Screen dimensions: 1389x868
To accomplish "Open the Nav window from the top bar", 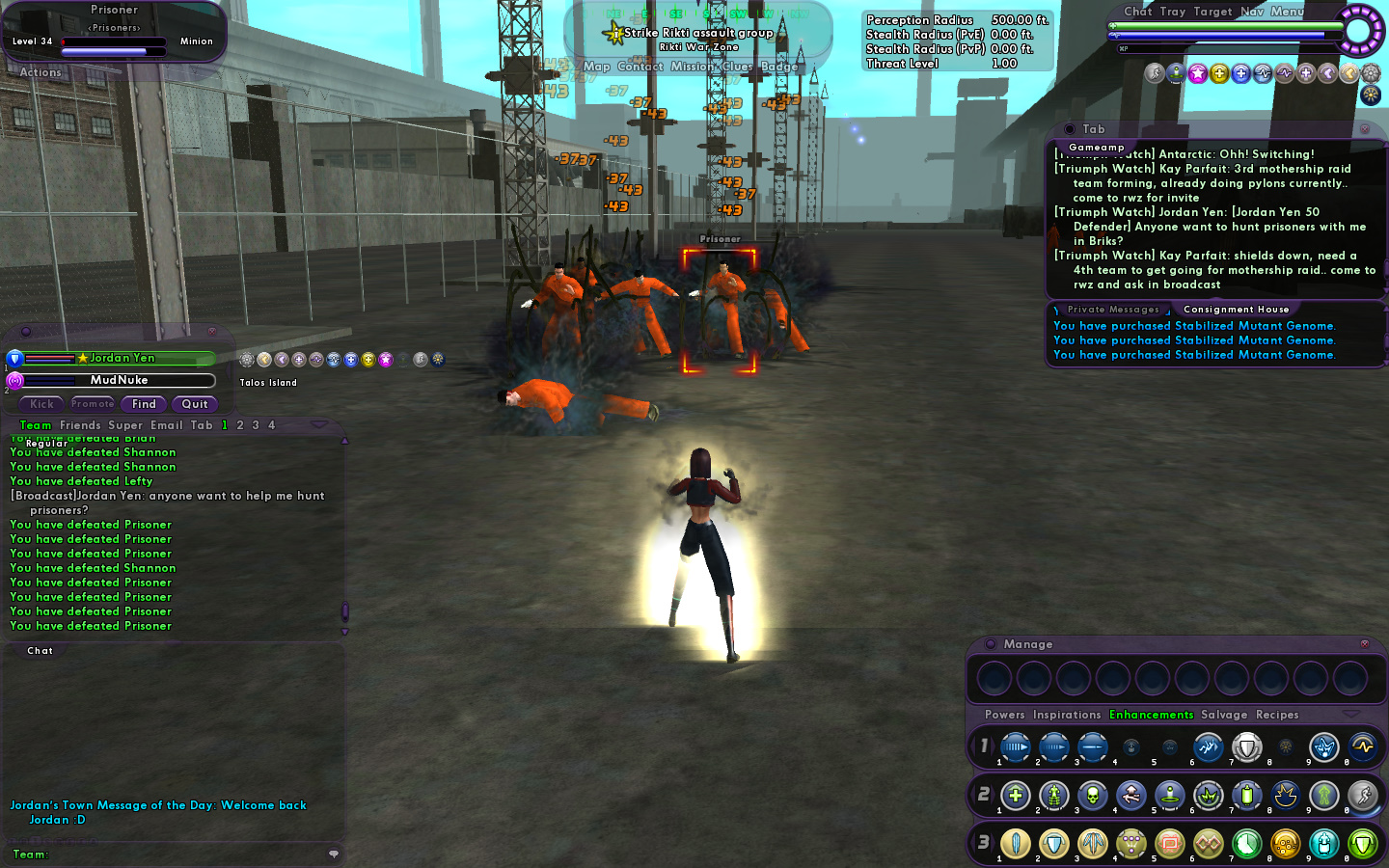I will [x=1251, y=12].
